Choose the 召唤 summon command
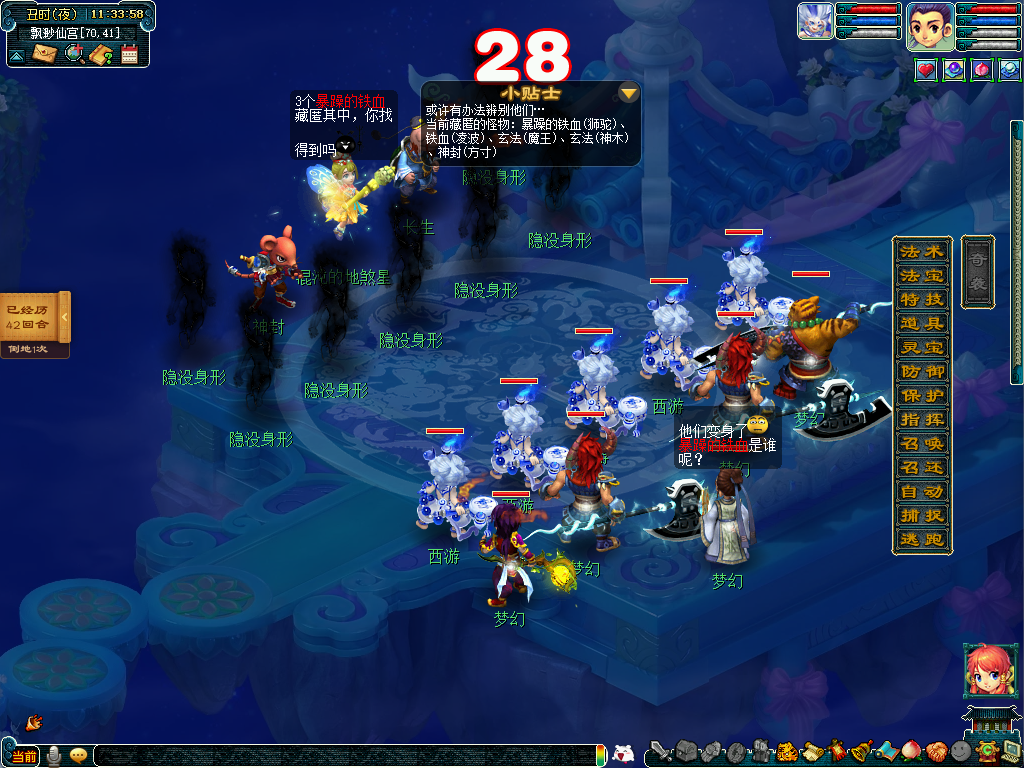This screenshot has width=1024, height=768. click(921, 444)
